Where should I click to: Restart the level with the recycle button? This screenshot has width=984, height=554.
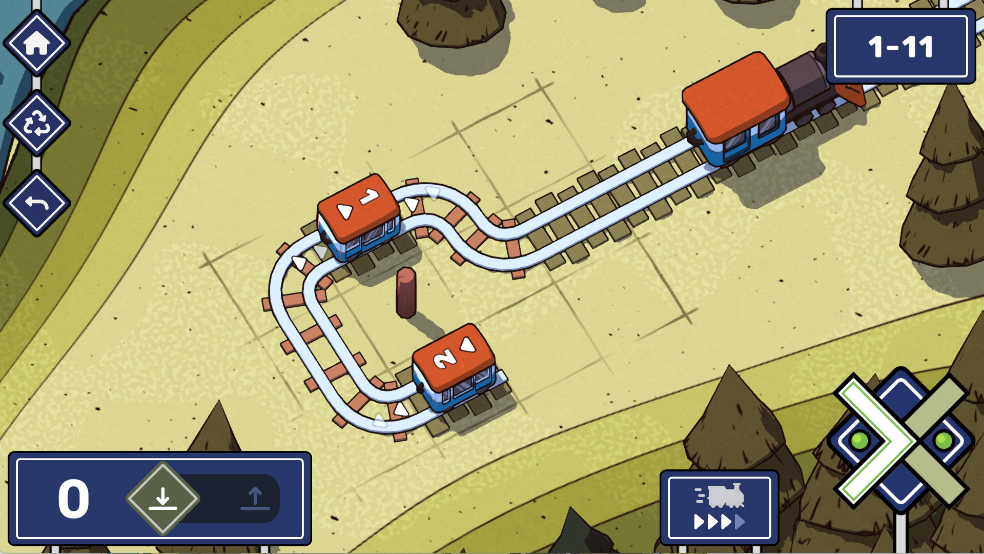click(37, 124)
